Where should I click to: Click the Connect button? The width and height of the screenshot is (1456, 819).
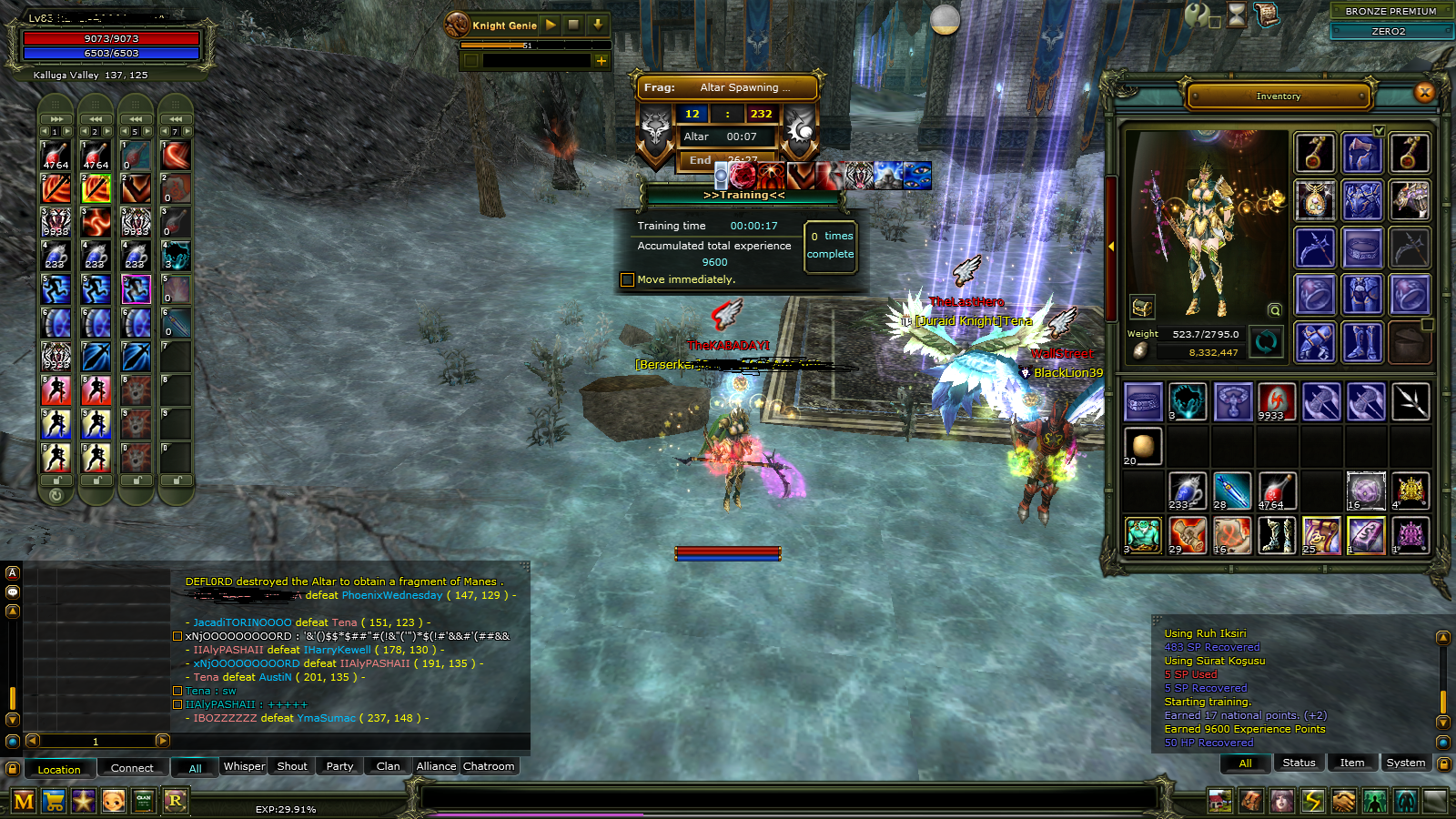coord(132,768)
